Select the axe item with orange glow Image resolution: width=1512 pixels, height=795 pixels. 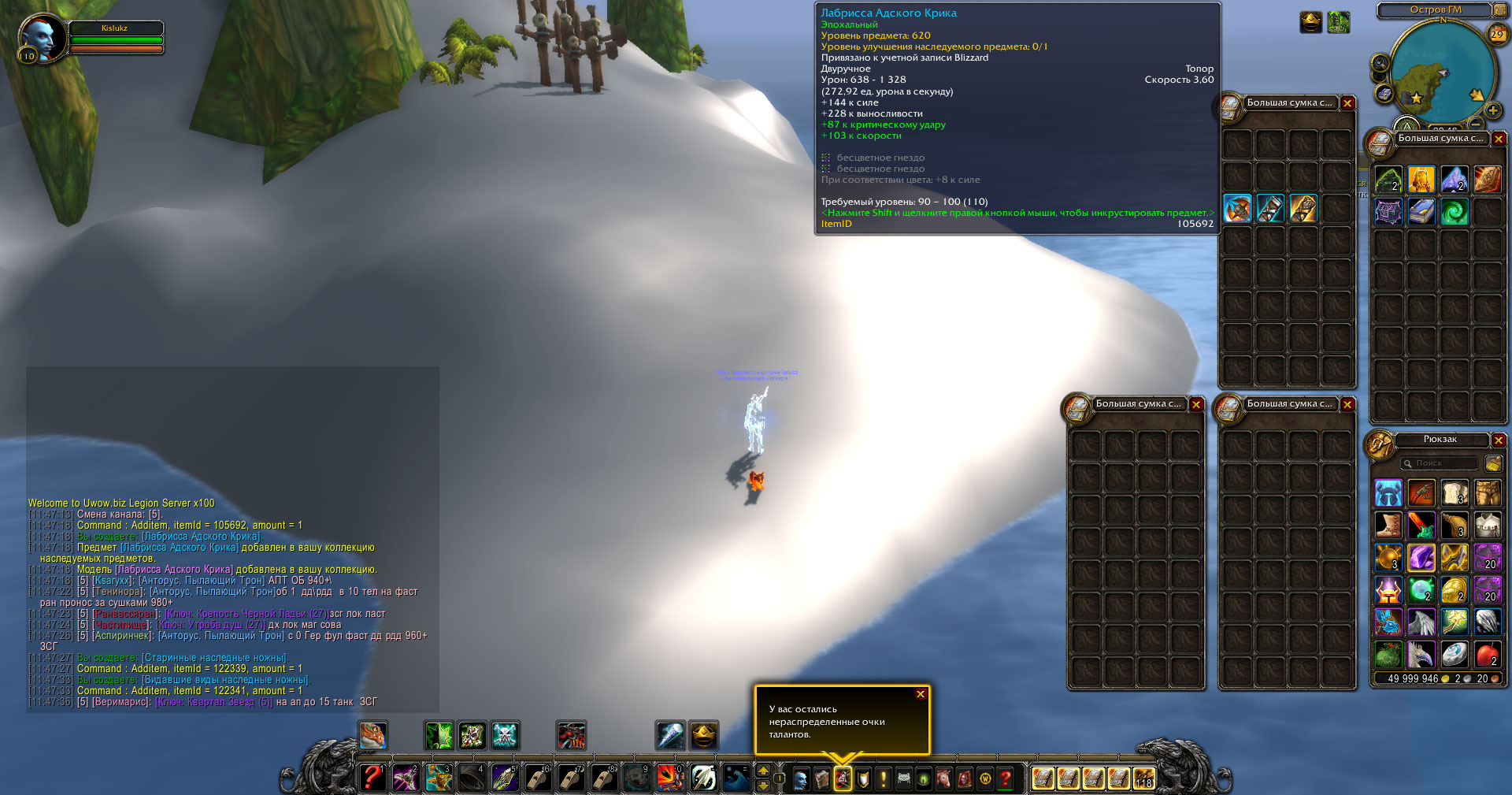pos(1237,209)
